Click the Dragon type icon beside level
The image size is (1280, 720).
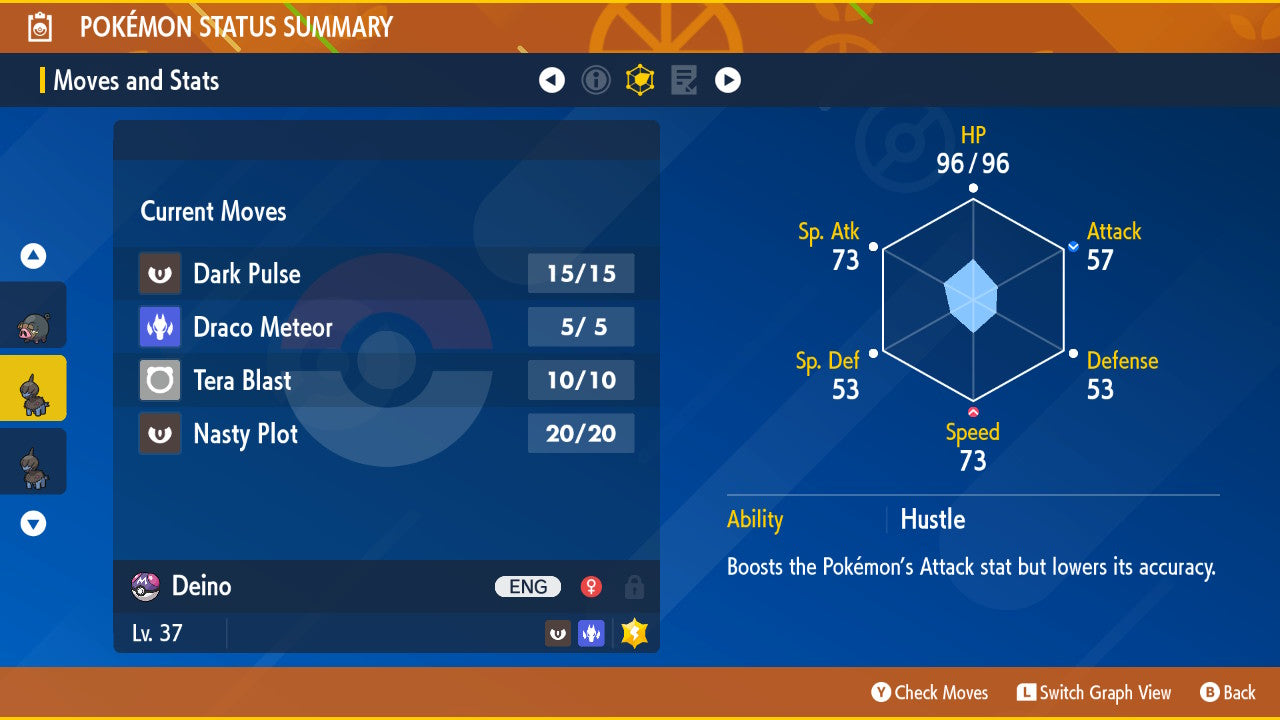(591, 633)
